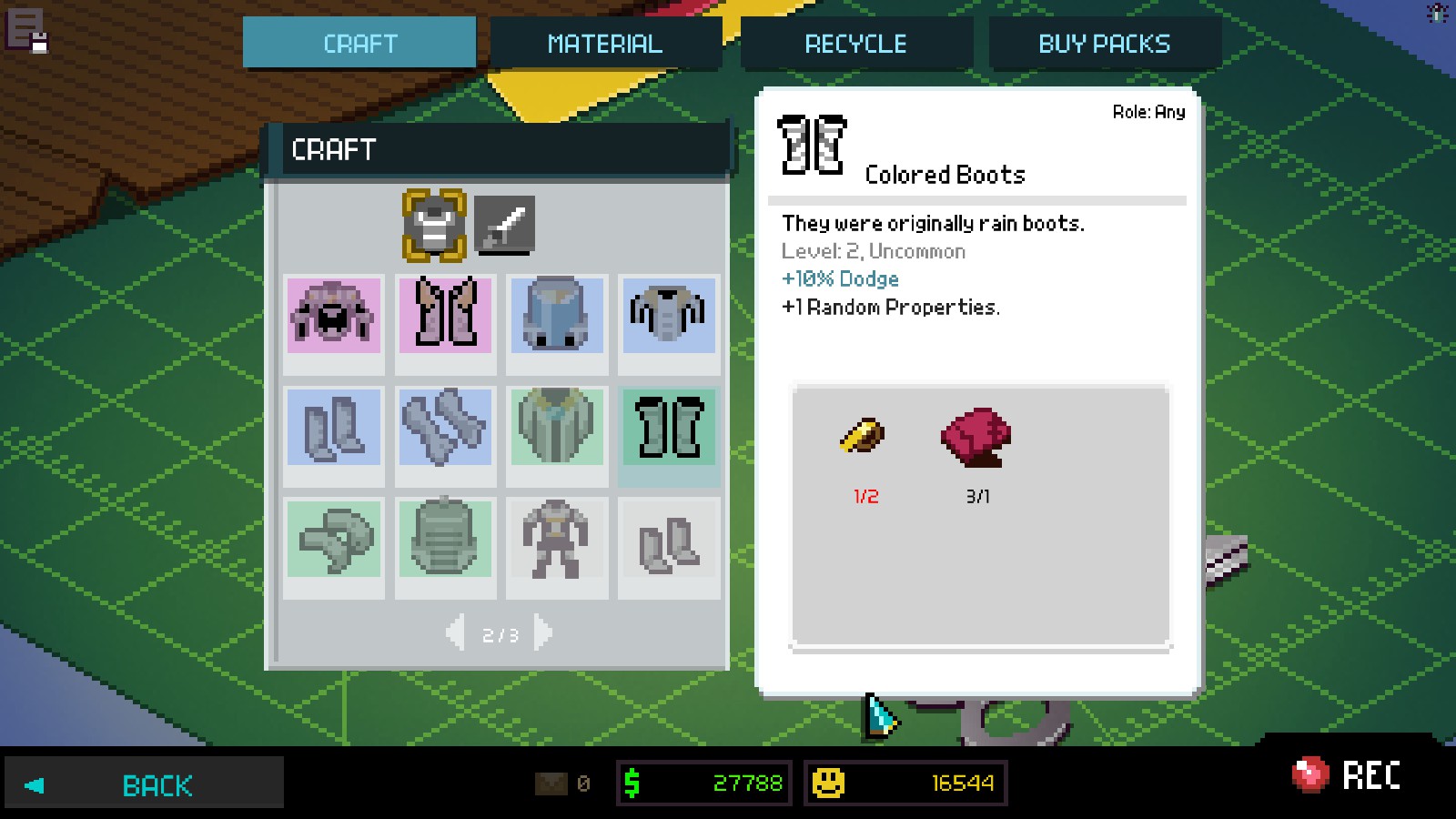Screen dimensions: 1456x819
Task: Select the Colored Boots recipe tile
Action: point(669,427)
